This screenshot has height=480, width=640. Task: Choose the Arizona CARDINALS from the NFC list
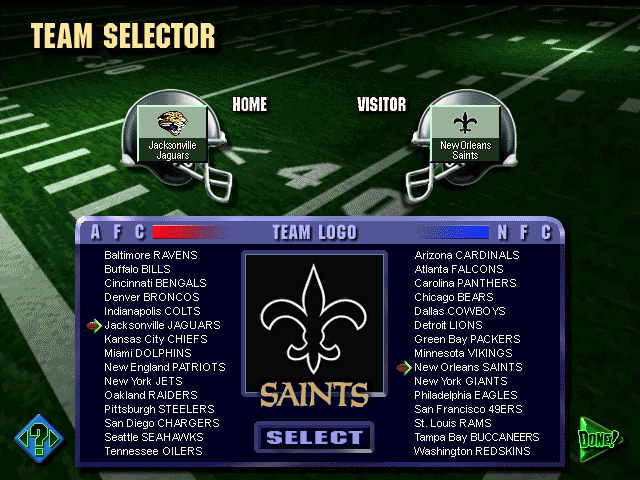click(467, 255)
